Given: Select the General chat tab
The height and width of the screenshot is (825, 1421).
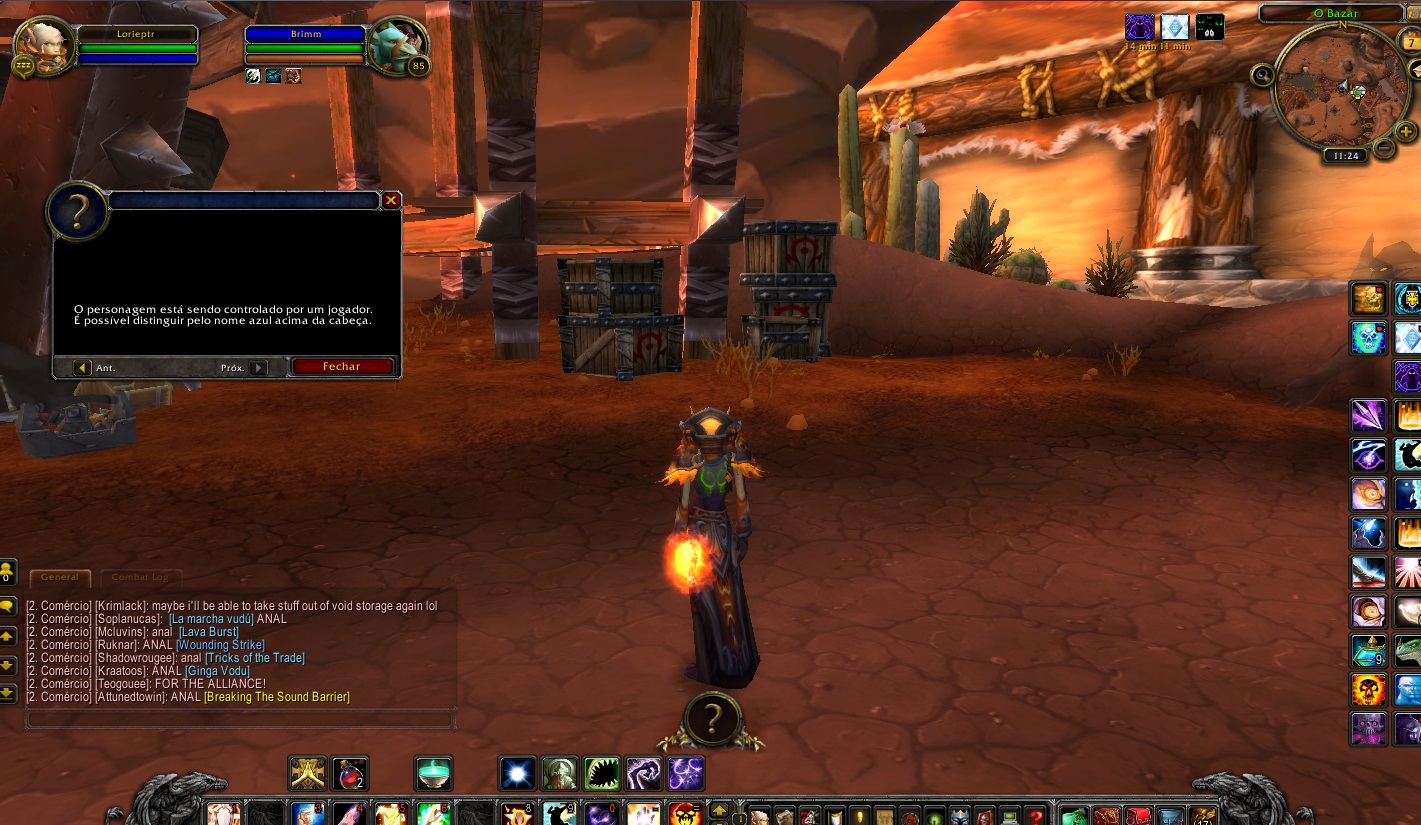Looking at the screenshot, I should pos(60,577).
